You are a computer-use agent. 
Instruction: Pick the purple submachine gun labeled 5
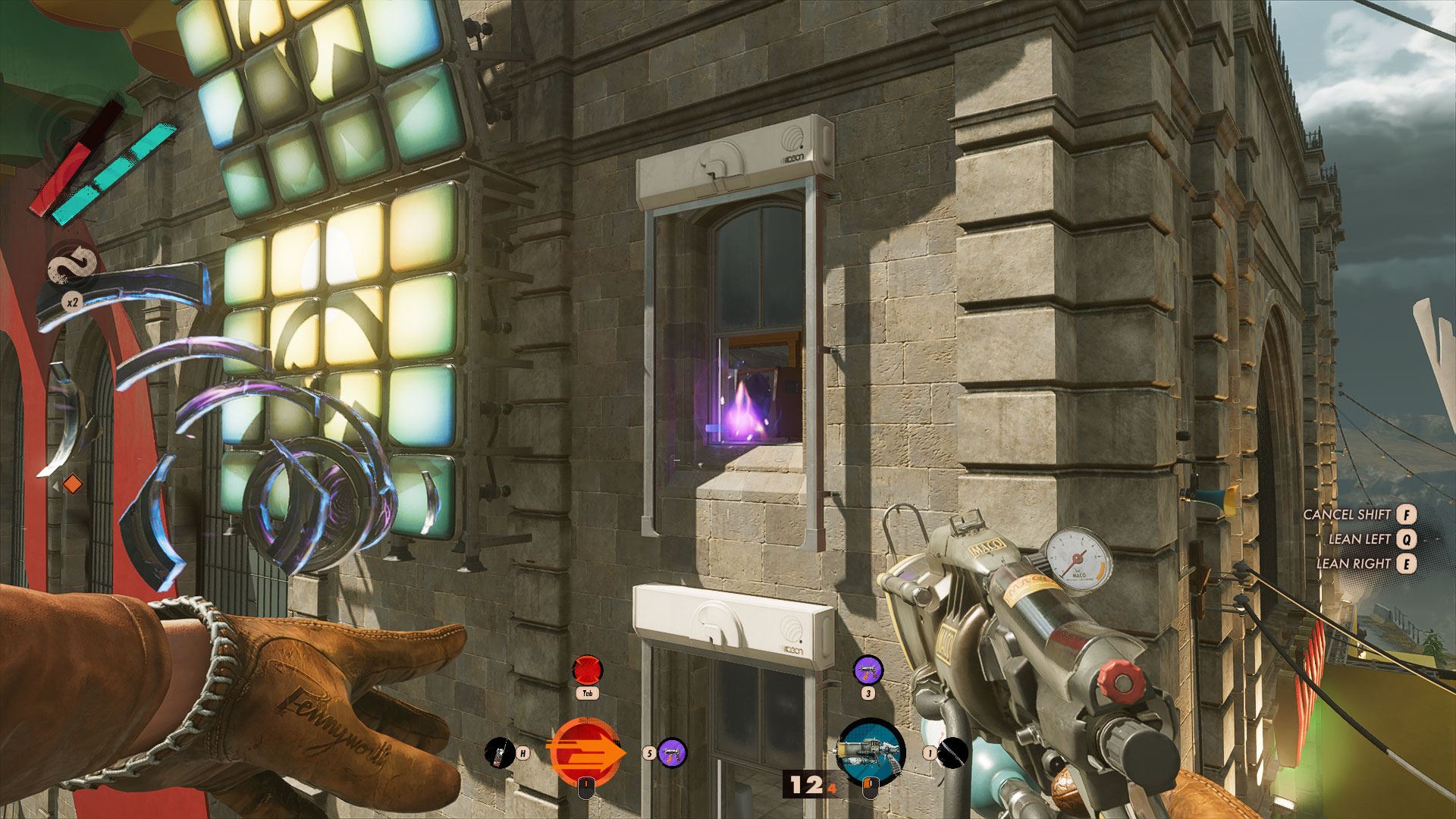click(x=672, y=753)
